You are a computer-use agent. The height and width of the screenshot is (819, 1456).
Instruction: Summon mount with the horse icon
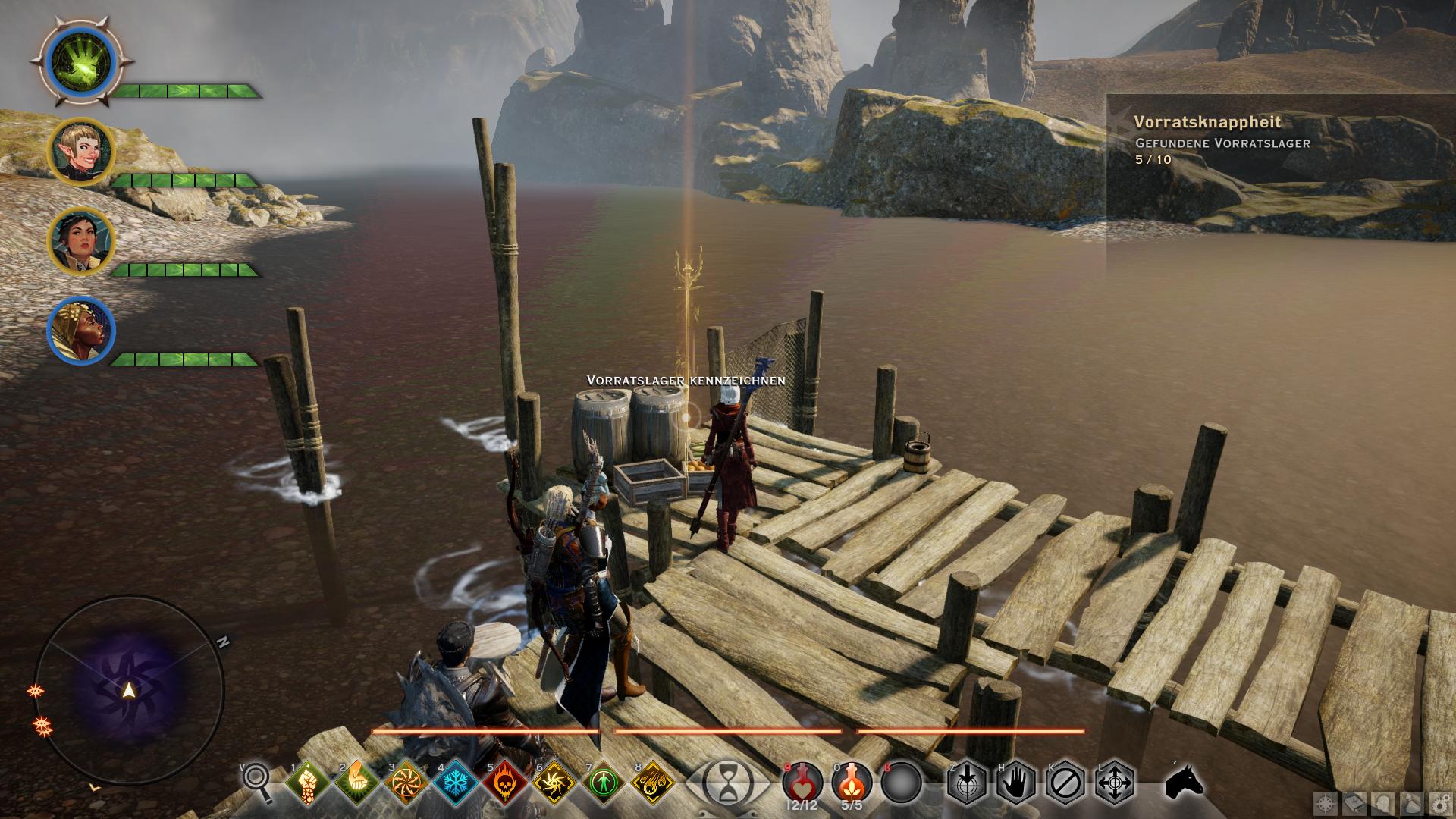[x=1184, y=781]
